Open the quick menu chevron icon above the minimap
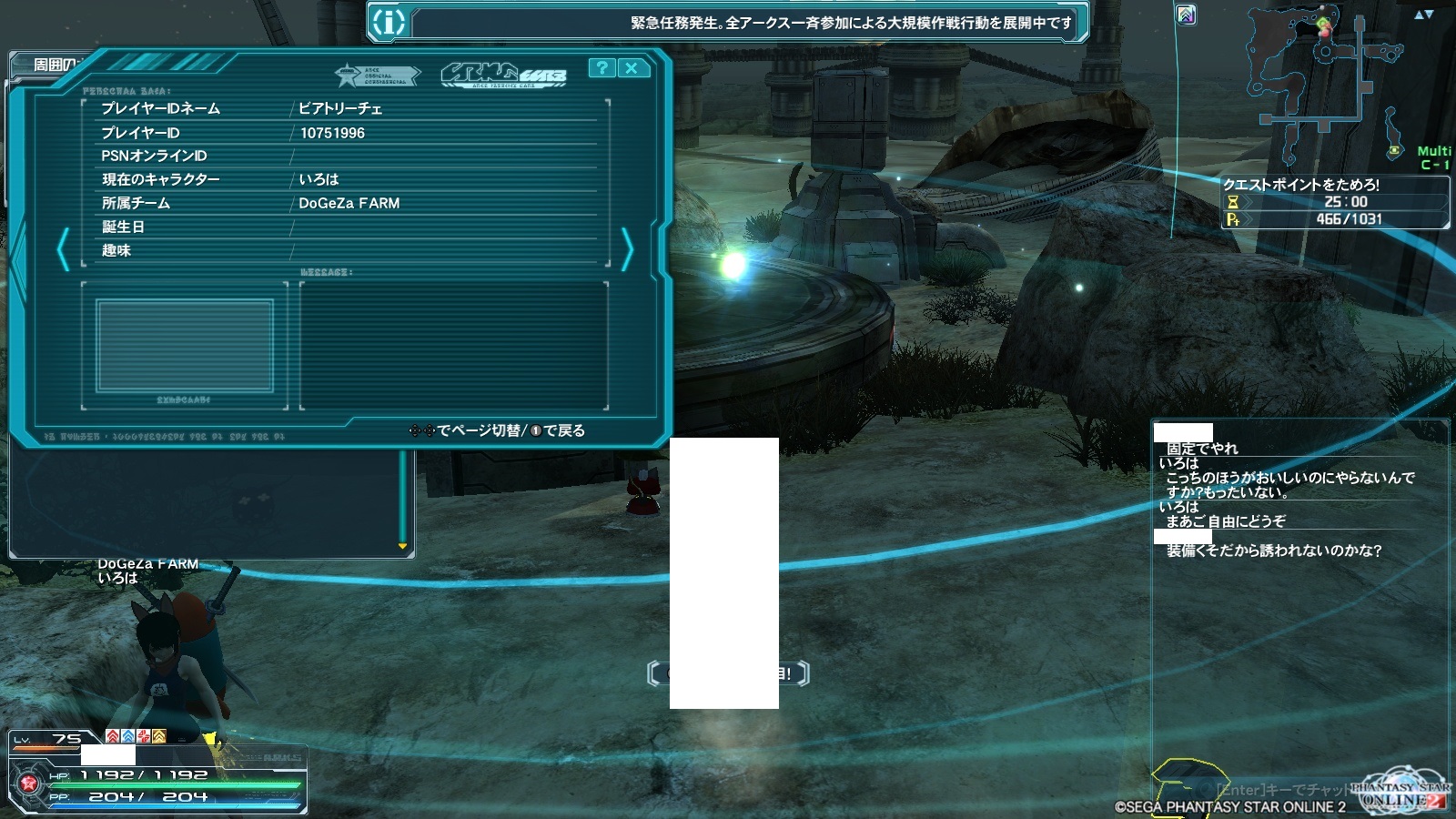Image resolution: width=1456 pixels, height=819 pixels. [1185, 15]
